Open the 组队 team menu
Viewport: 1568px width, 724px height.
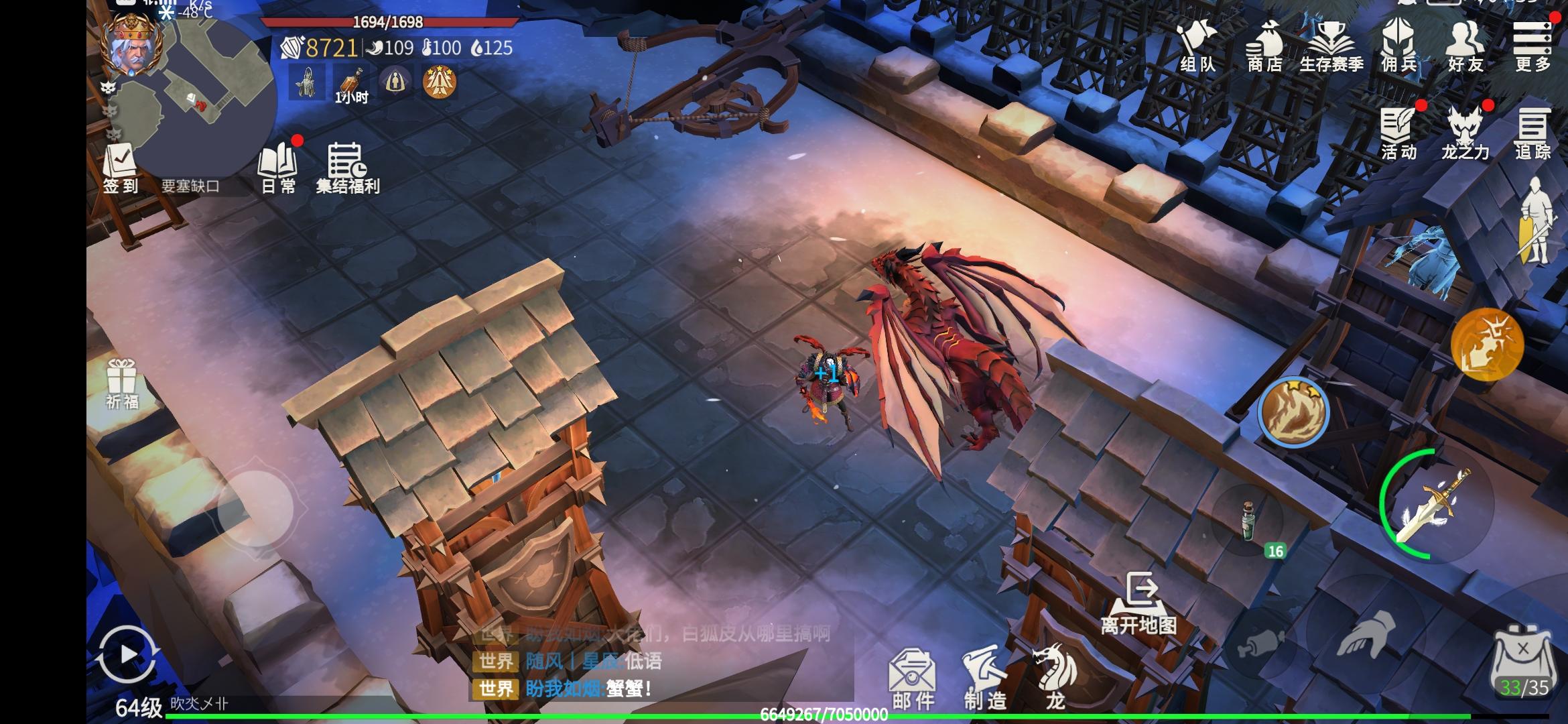[x=1197, y=46]
